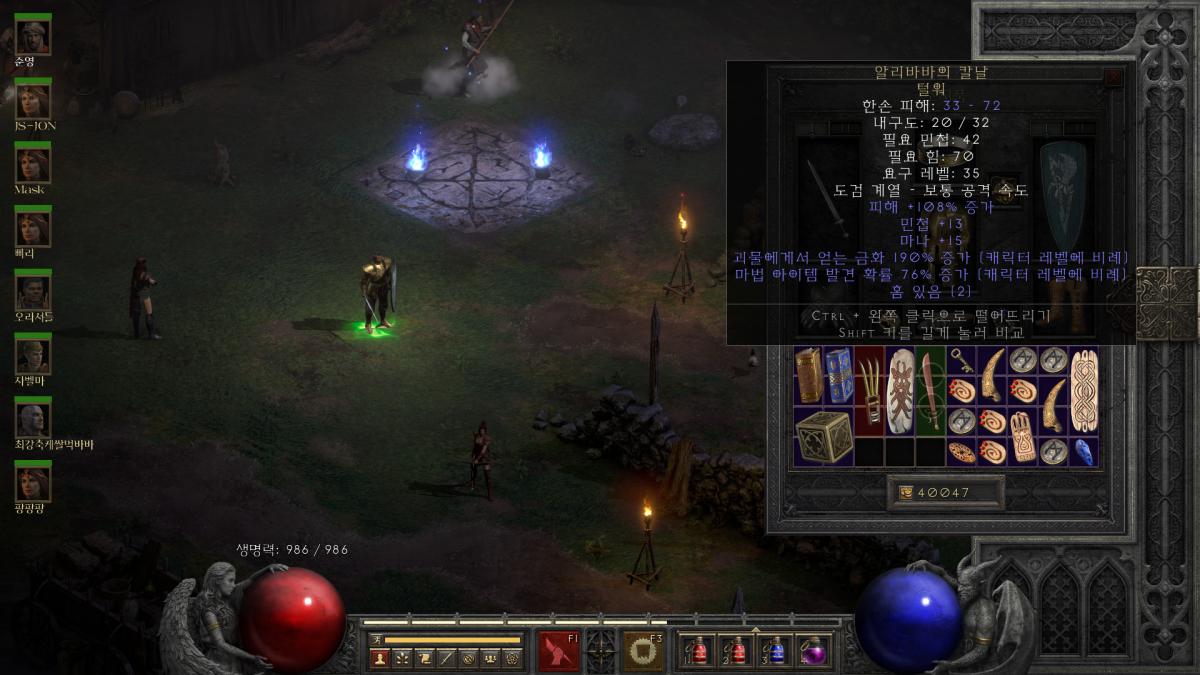Open the F3 right-click skill selector

(x=644, y=651)
